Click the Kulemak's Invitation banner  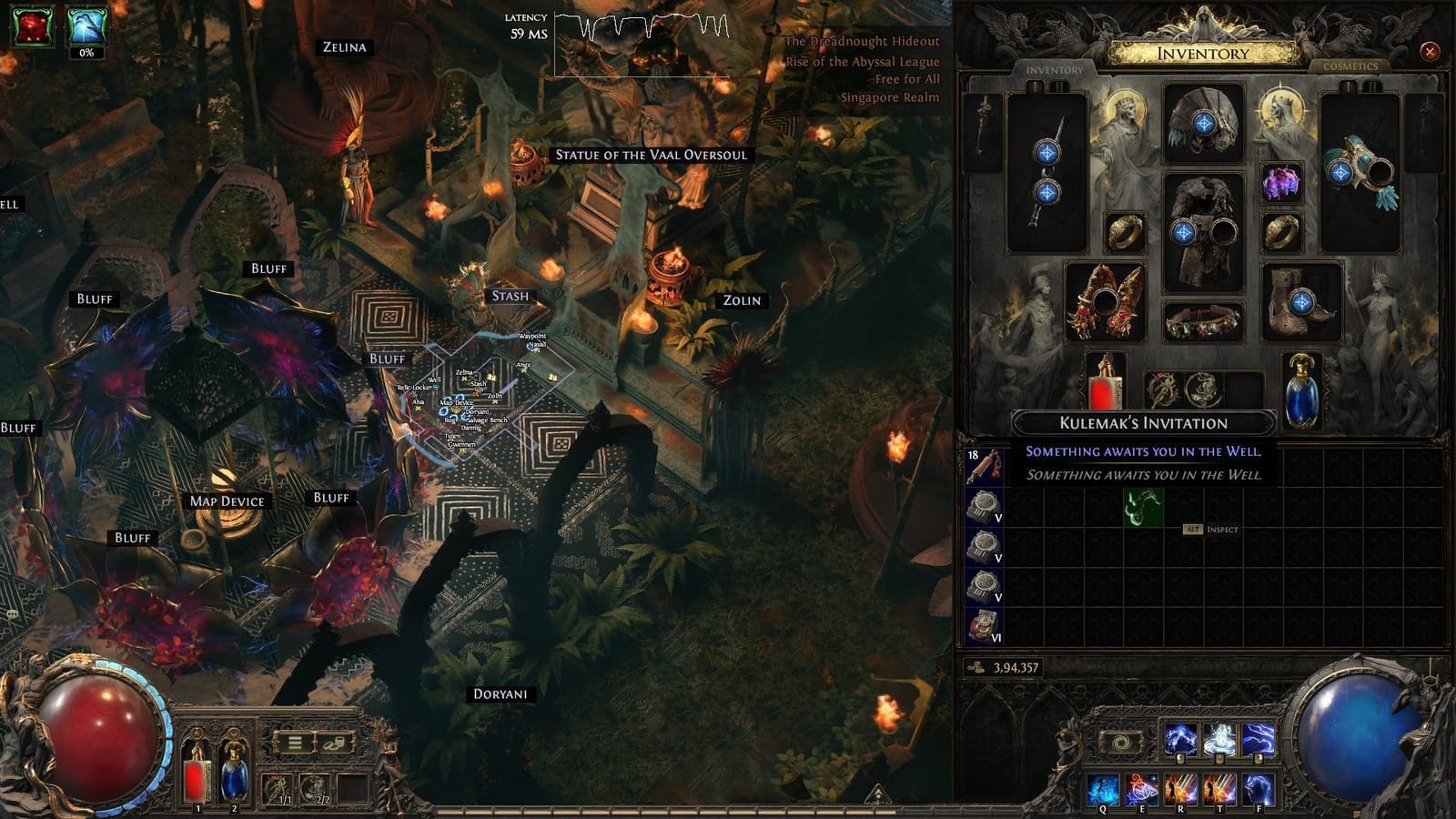[x=1143, y=422]
